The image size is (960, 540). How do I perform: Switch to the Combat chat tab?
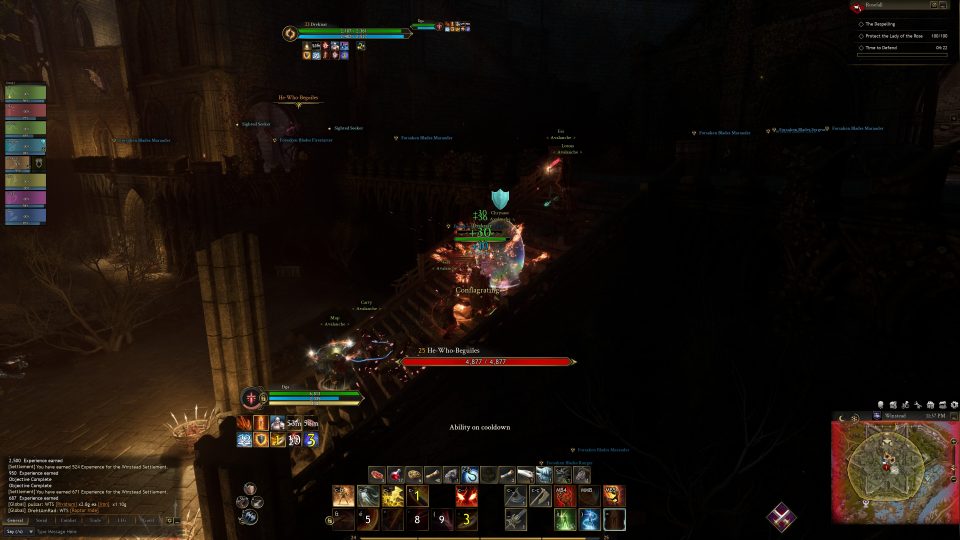coord(68,520)
